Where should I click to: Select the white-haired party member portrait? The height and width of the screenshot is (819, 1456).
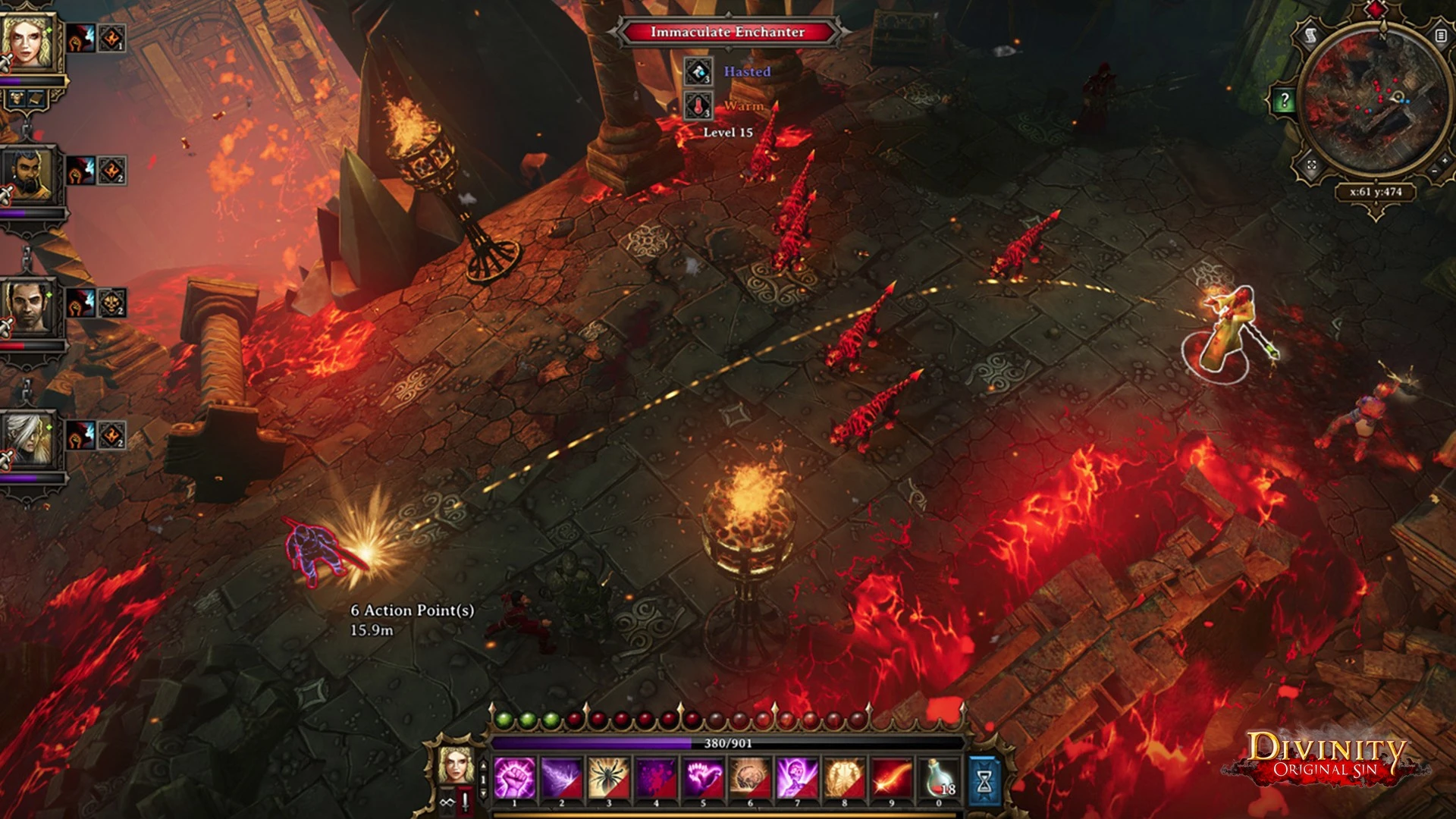[27, 438]
